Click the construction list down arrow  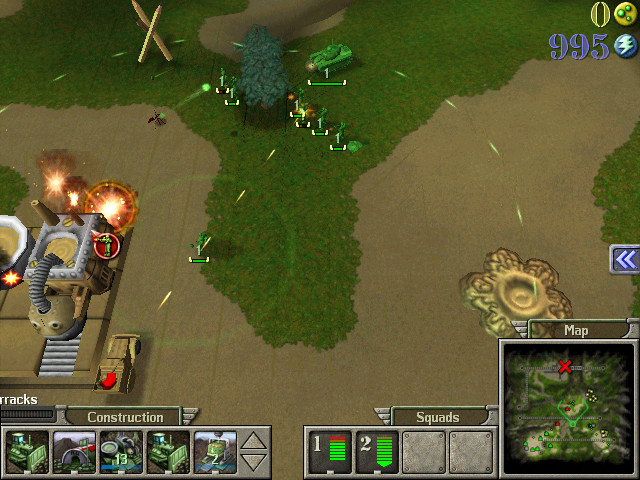pyautogui.click(x=255, y=462)
